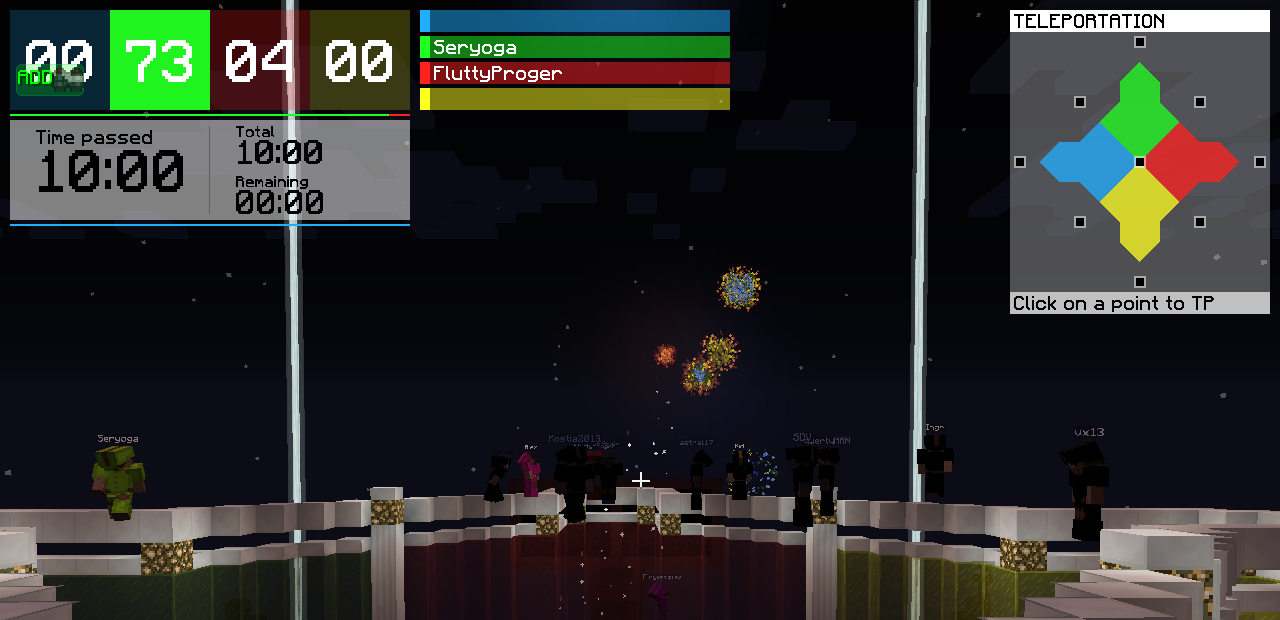Click the teleport point below the yellow zone
This screenshot has height=620, width=1280.
(x=1140, y=282)
